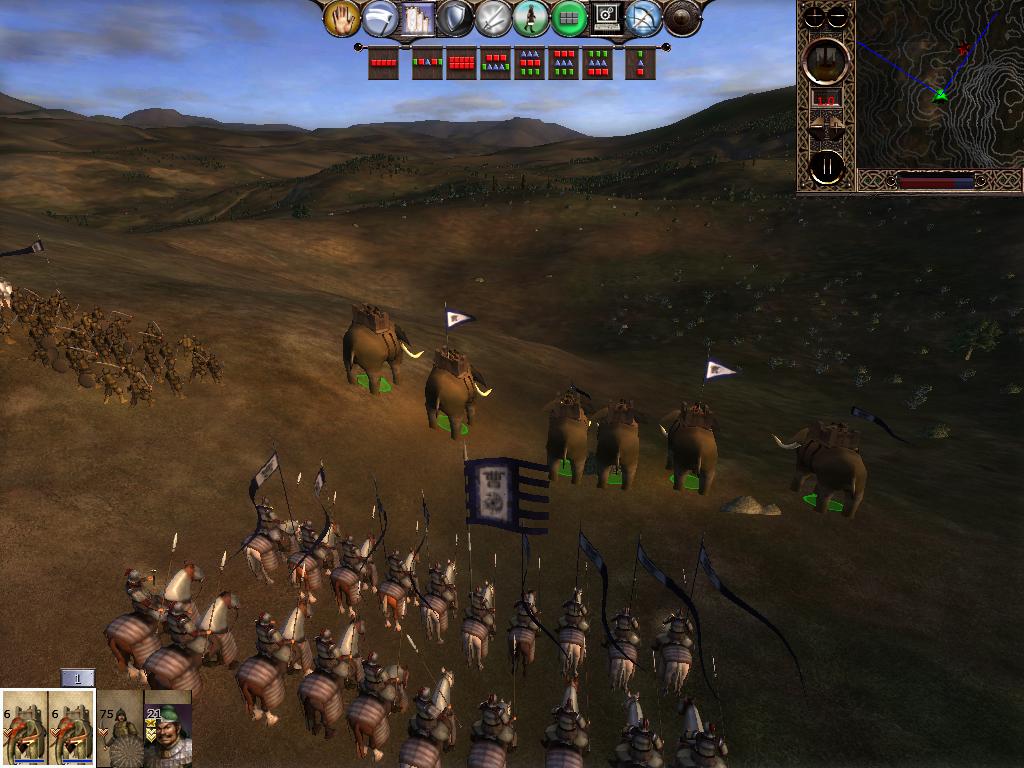
Task: Toggle the running man run button
Action: pyautogui.click(x=531, y=18)
